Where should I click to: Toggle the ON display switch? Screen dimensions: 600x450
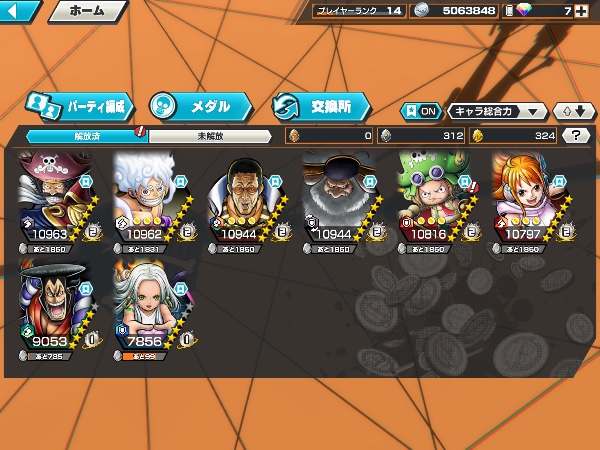(x=421, y=111)
